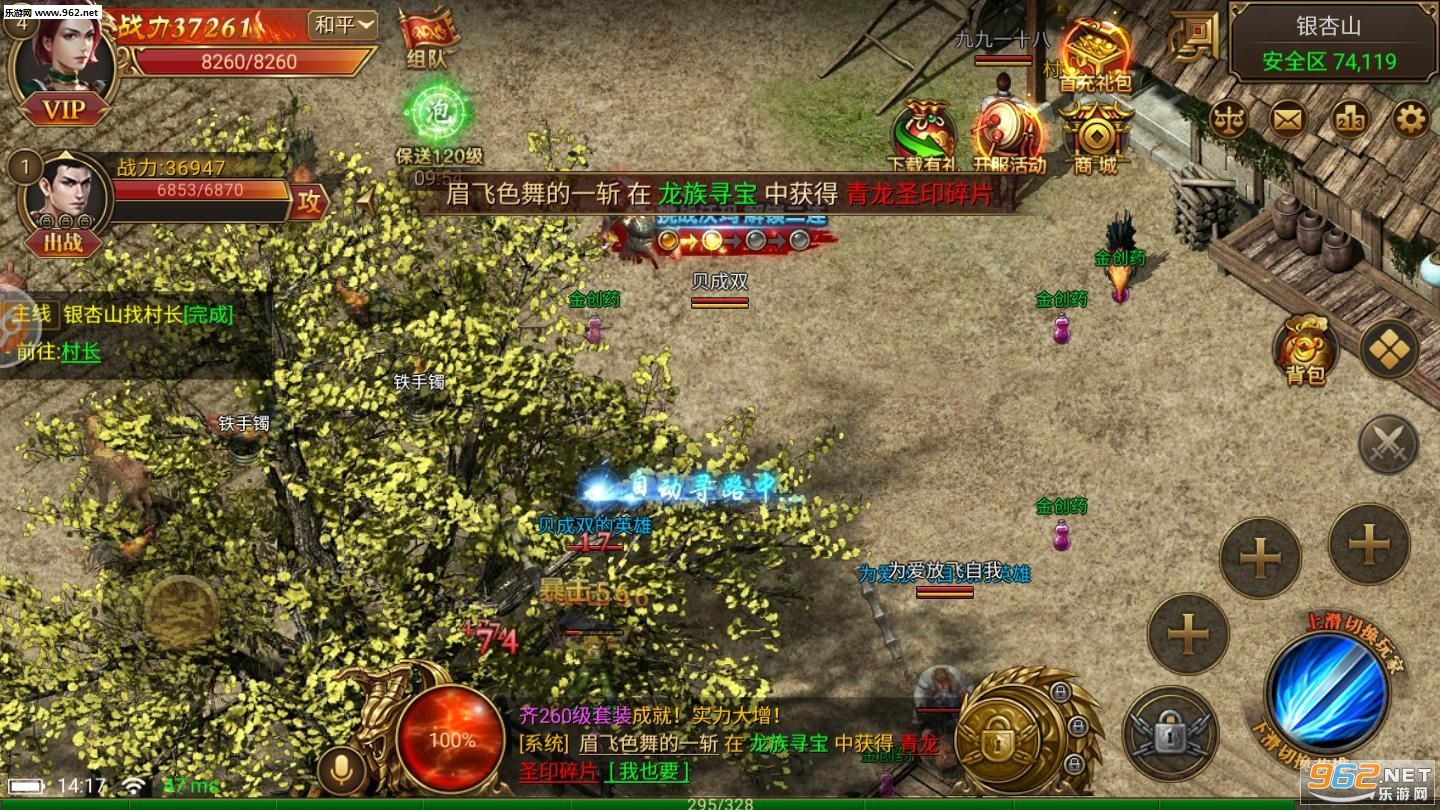This screenshot has width=1440, height=810.
Task: Open the 下载有礼 download reward icon
Action: [x=923, y=130]
